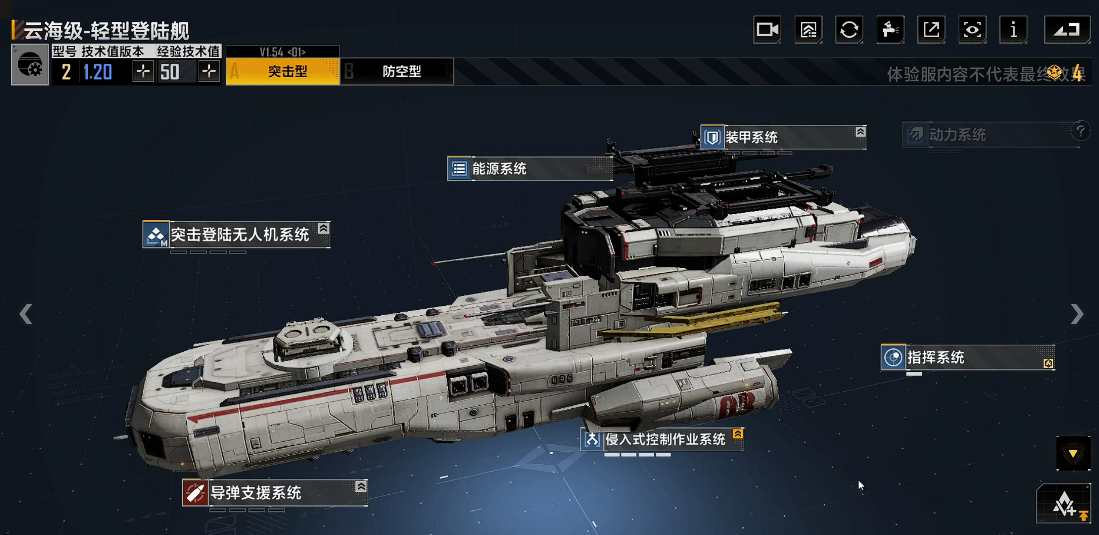Go back using the return arrow button
Image resolution: width=1099 pixels, height=535 pixels.
1067,30
